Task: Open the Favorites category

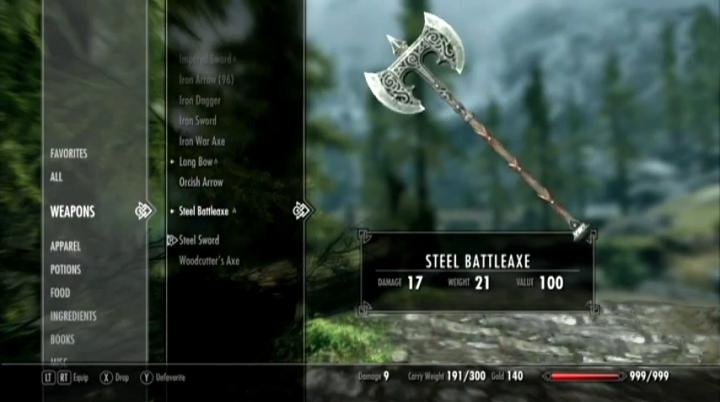Action: click(69, 154)
